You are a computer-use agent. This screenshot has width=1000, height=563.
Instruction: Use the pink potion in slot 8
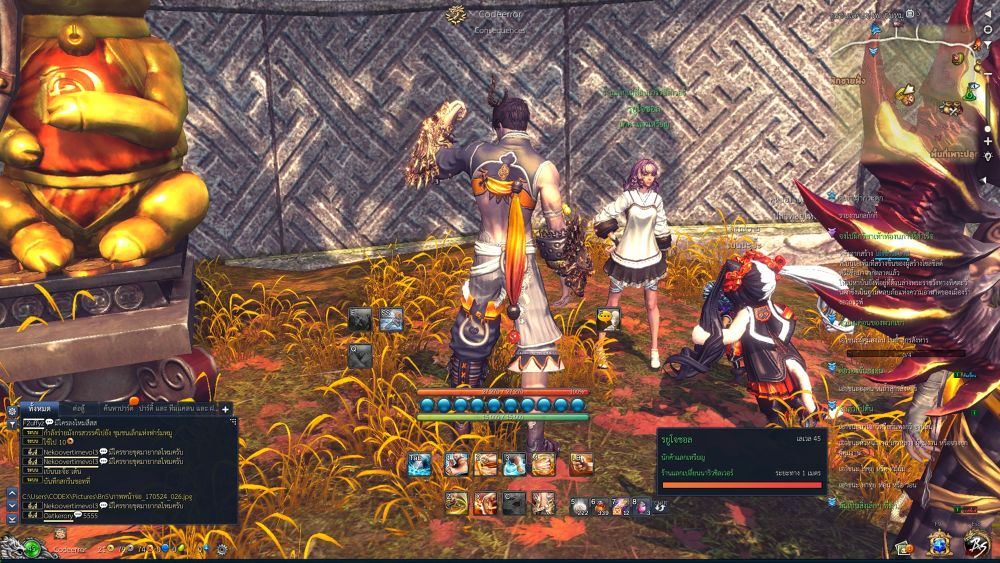coord(641,505)
